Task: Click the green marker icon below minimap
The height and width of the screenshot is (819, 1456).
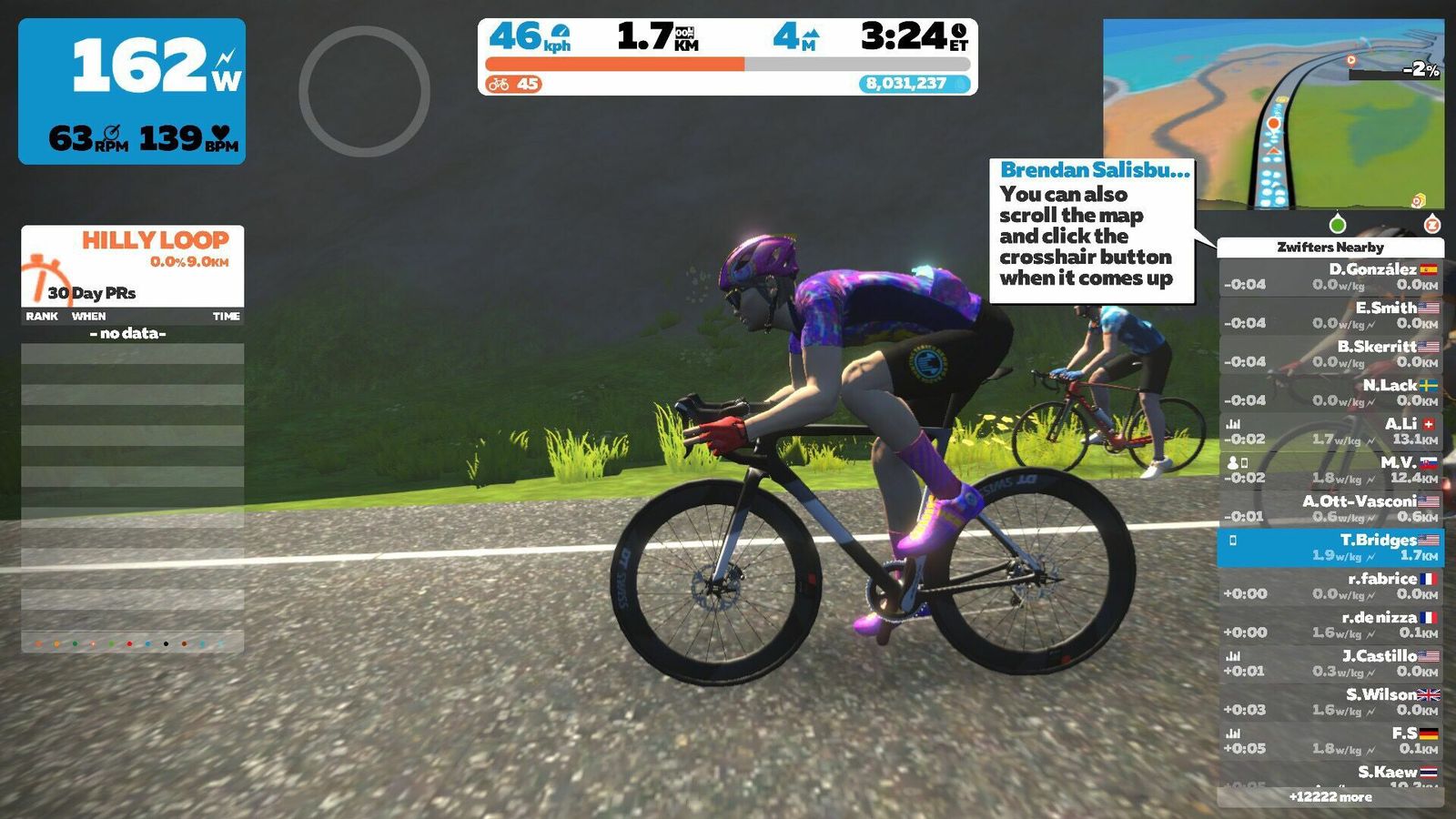Action: click(x=1337, y=224)
